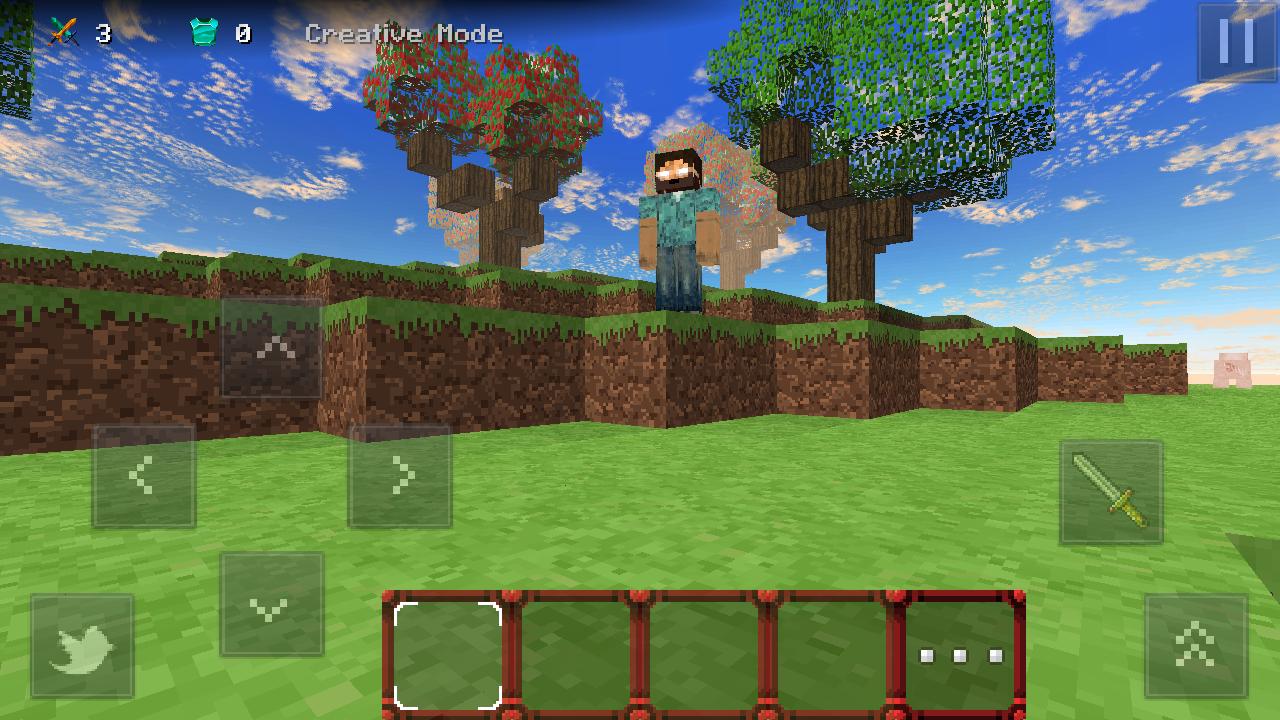Tap the Twitter bird share icon
This screenshot has width=1280, height=720.
[82, 643]
